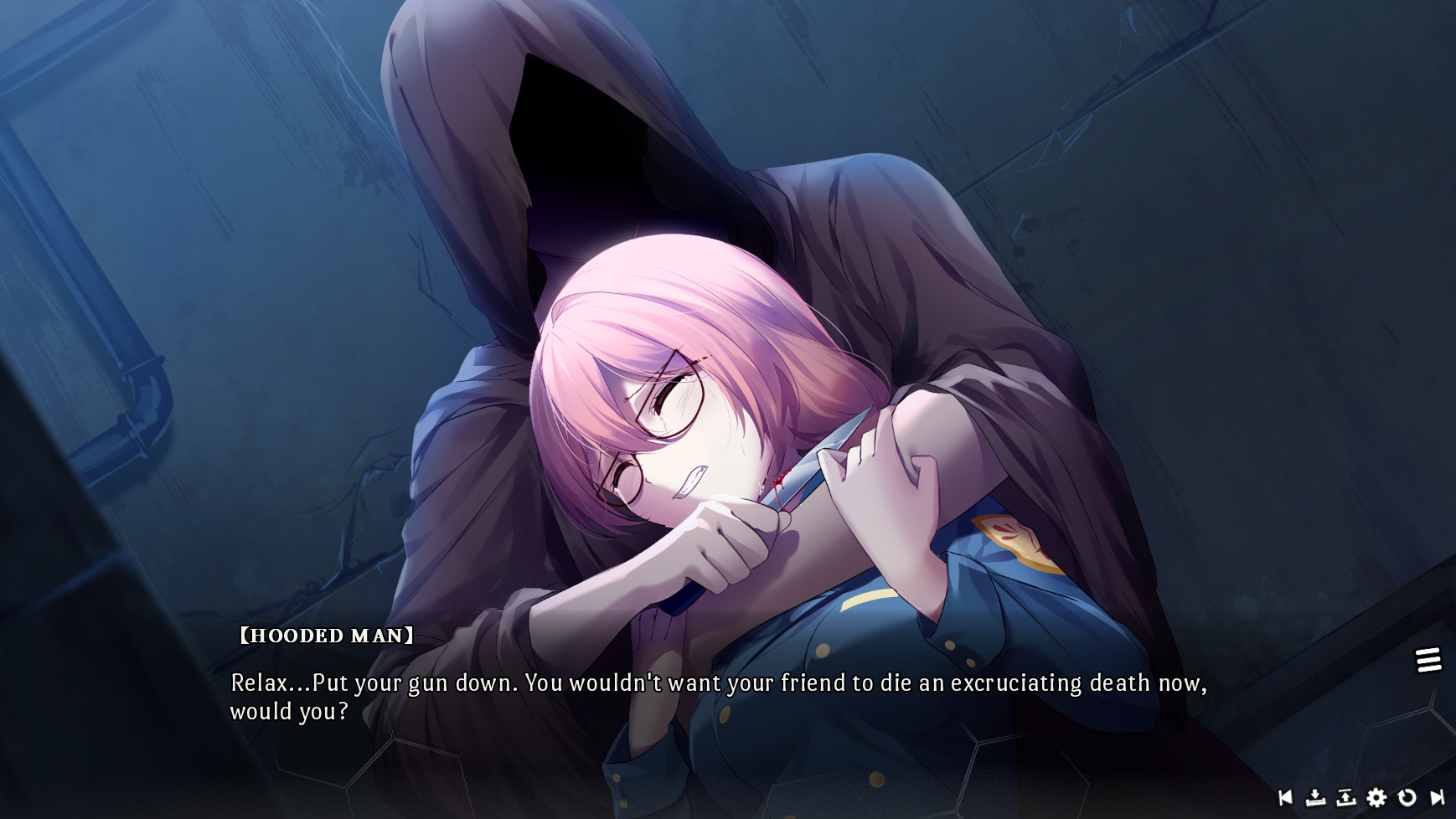
Task: Open the settings screen from the quick bar
Action: (x=1376, y=798)
